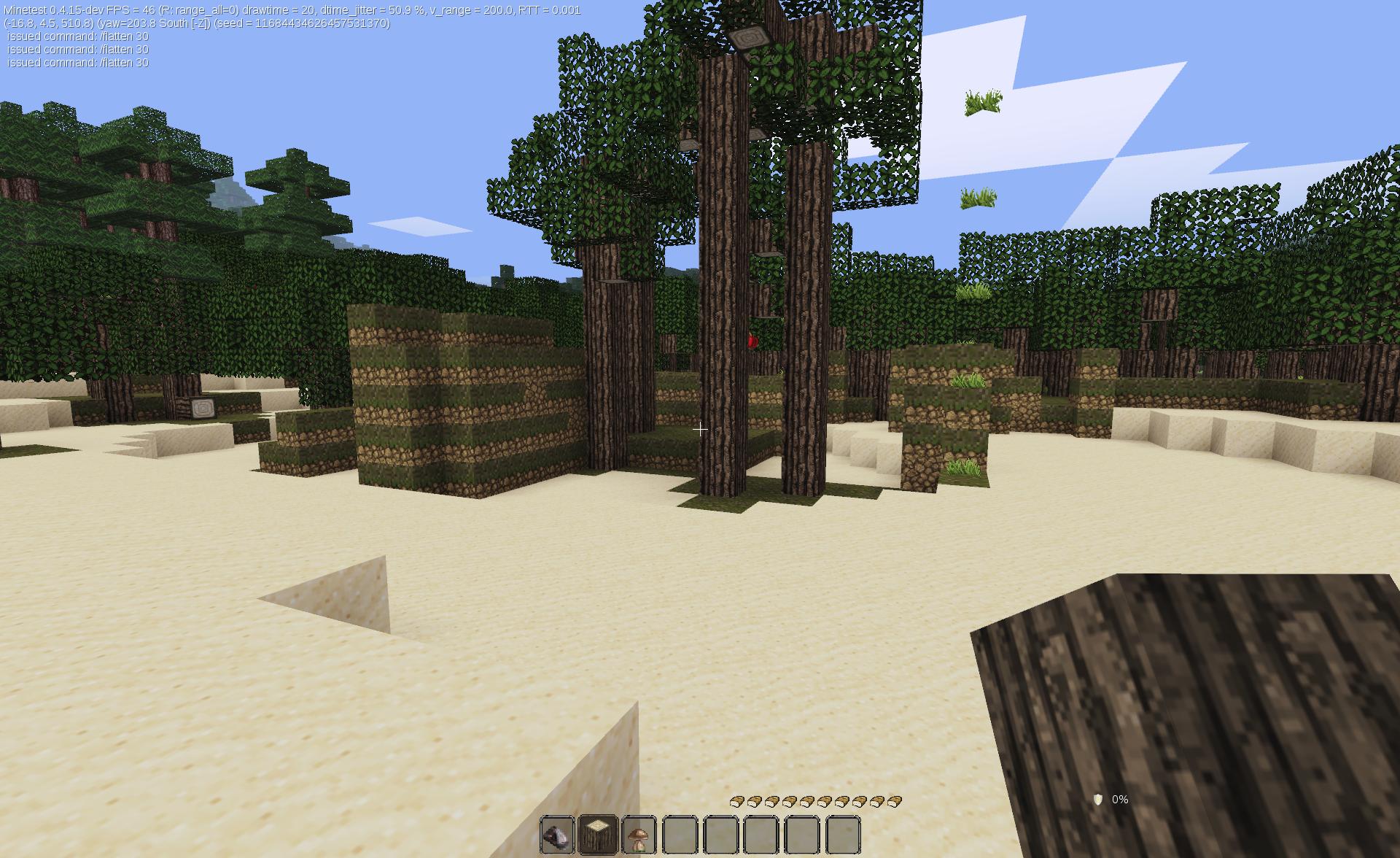Select the brown mushroom in hotbar slot three
Image resolution: width=1400 pixels, height=858 pixels.
click(638, 834)
